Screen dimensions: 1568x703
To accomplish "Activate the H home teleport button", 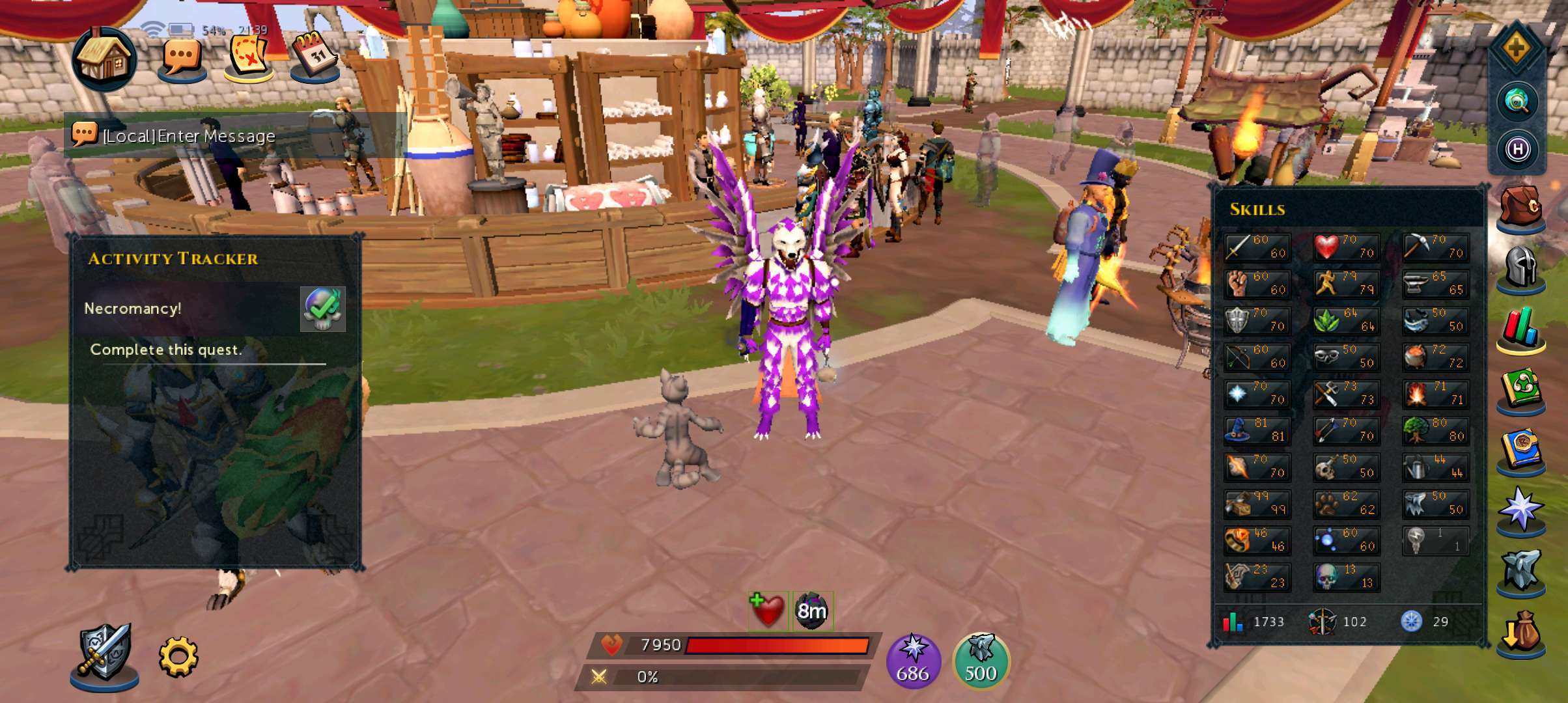I will [1517, 150].
